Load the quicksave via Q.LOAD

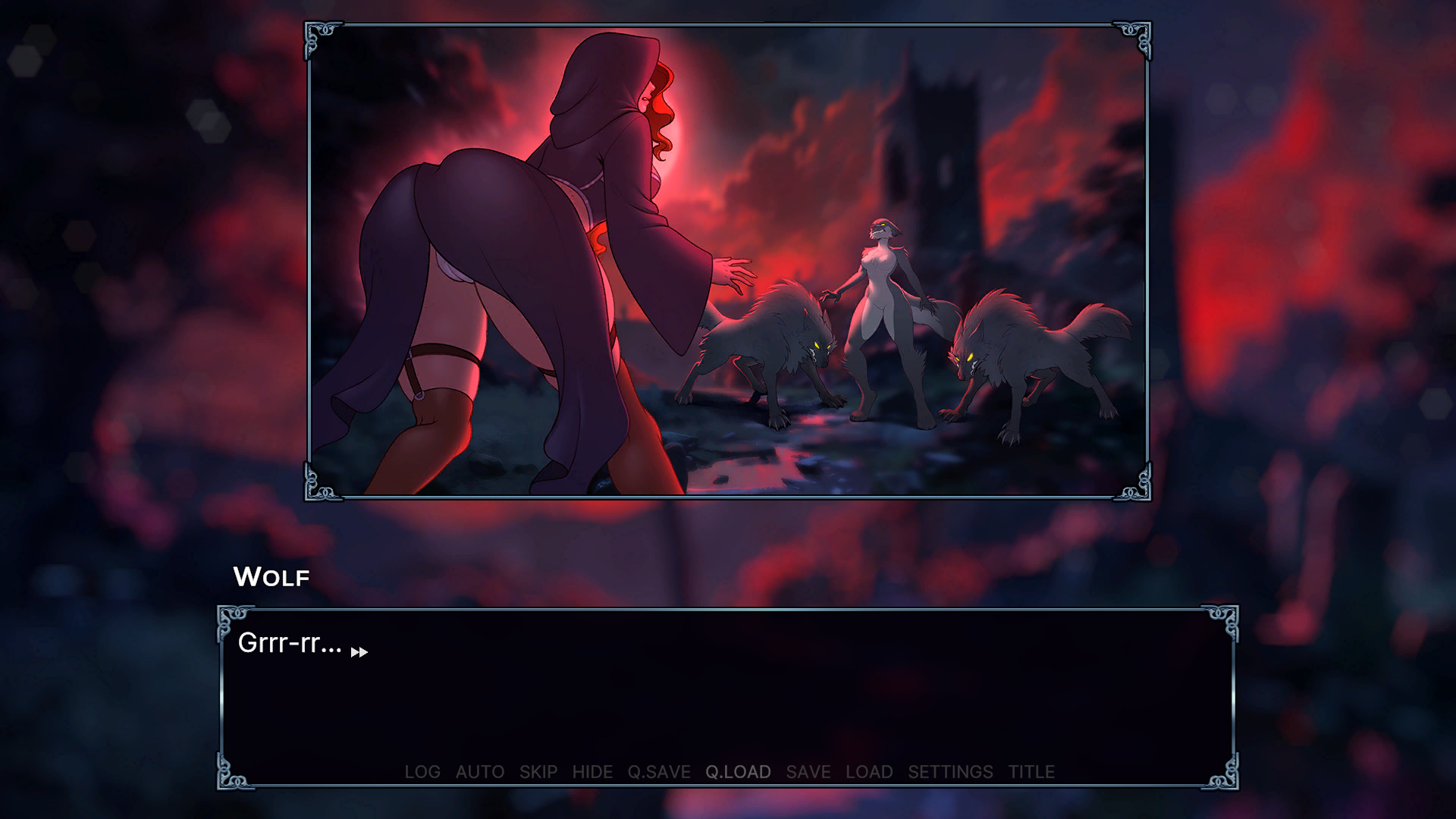(x=738, y=772)
